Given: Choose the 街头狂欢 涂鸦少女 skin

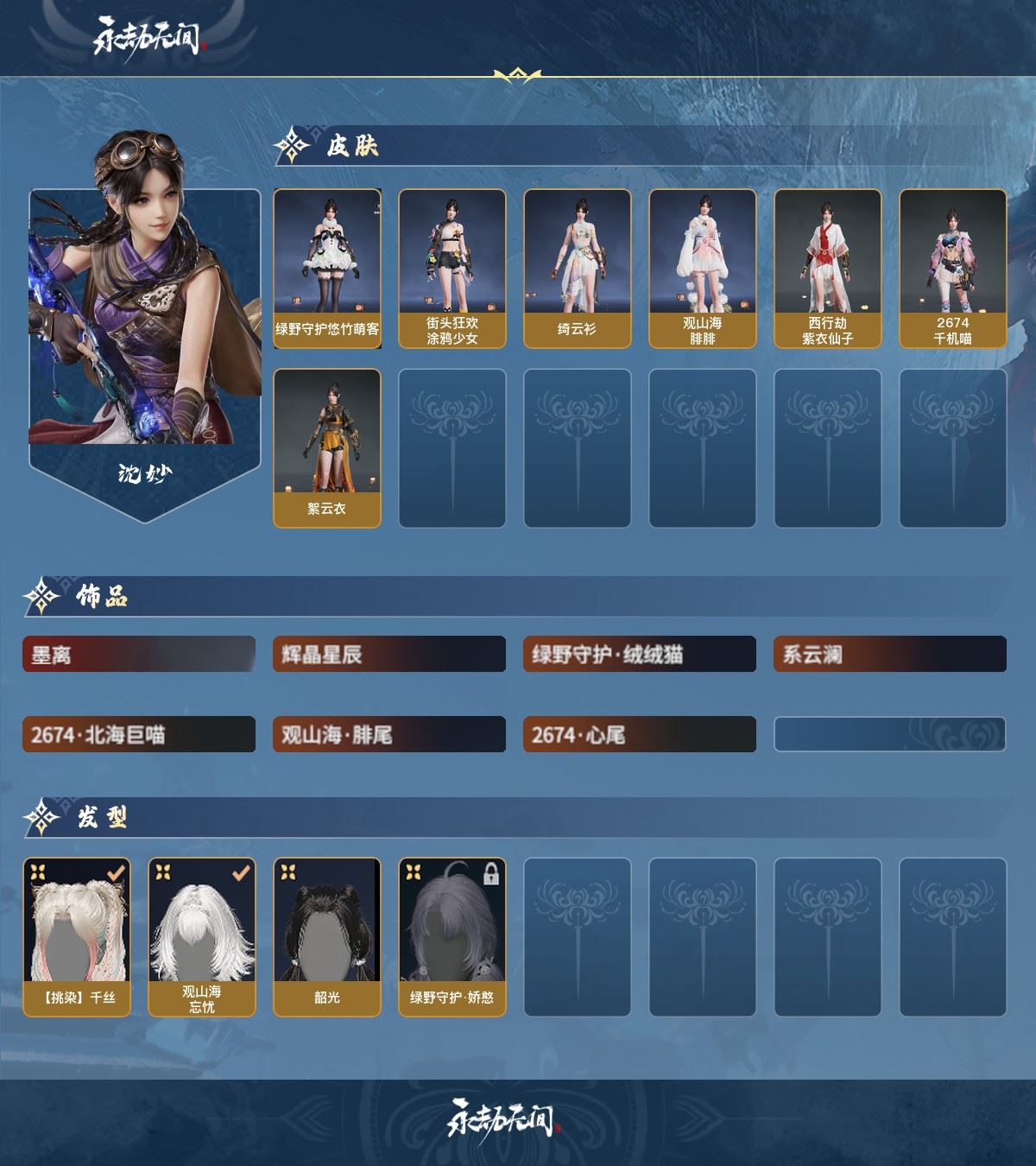Looking at the screenshot, I should 452,269.
